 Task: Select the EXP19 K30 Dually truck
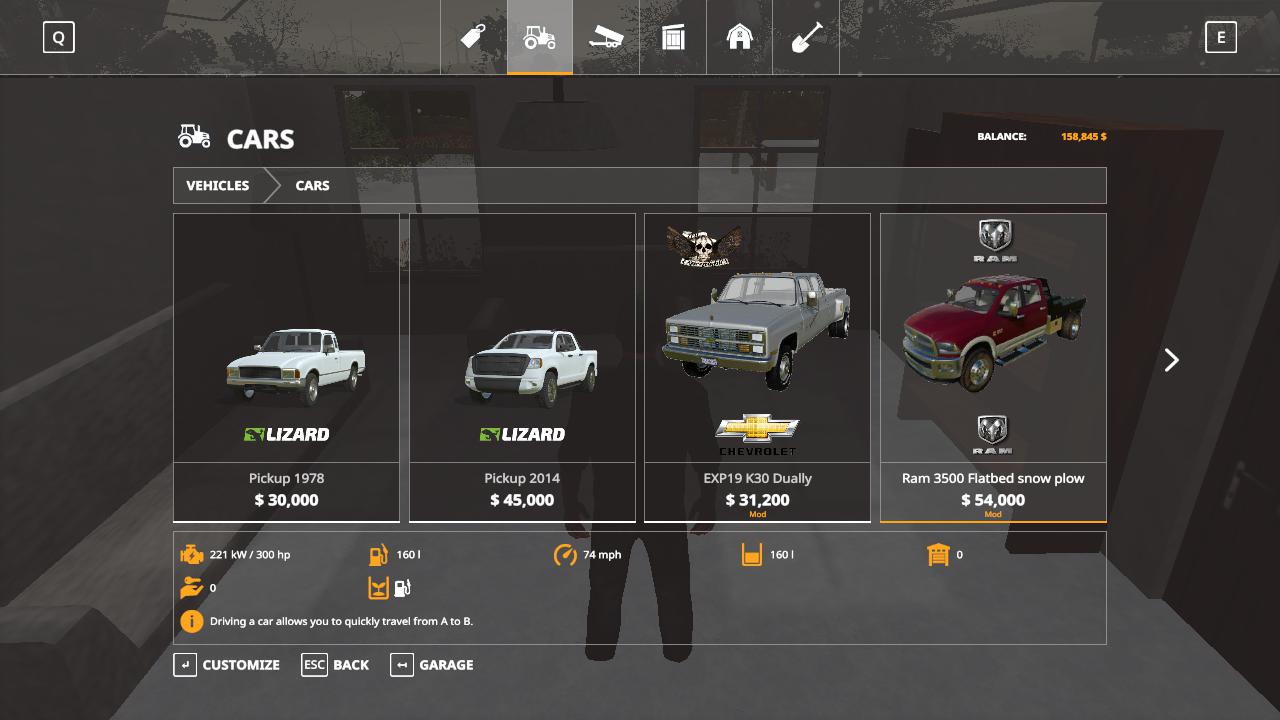(x=757, y=367)
